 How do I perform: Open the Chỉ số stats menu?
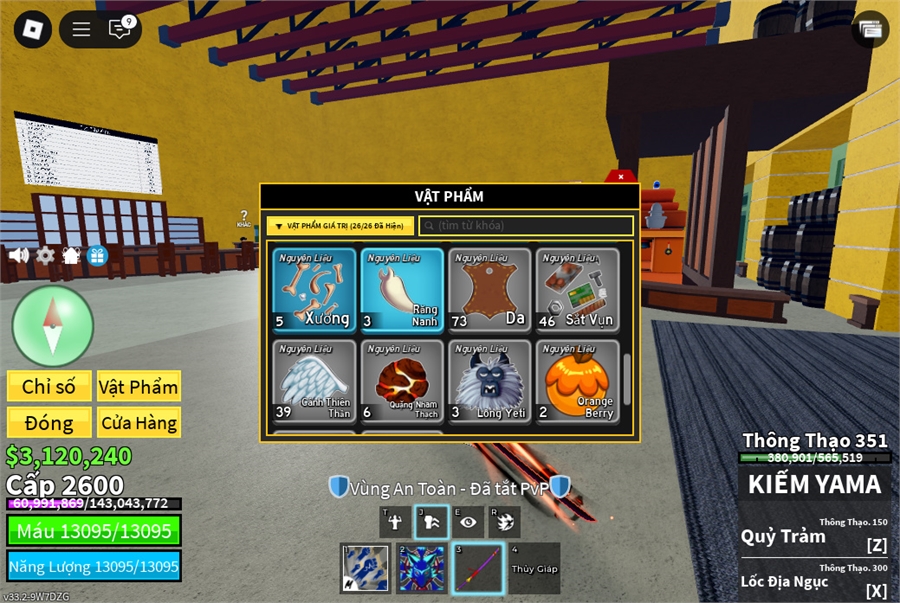tap(49, 386)
